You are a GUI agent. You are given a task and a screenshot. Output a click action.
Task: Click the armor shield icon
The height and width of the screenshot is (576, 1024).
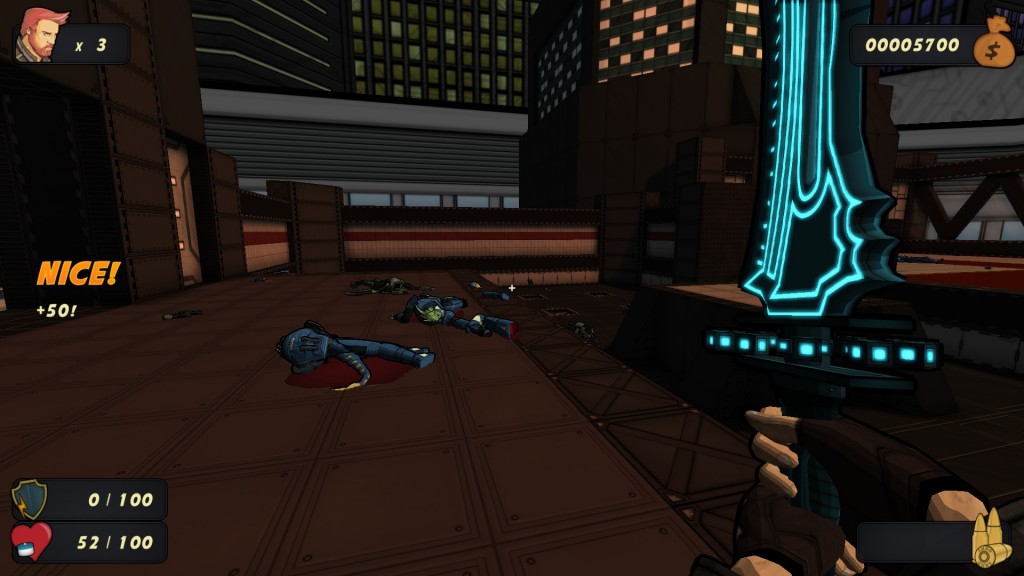coord(30,499)
